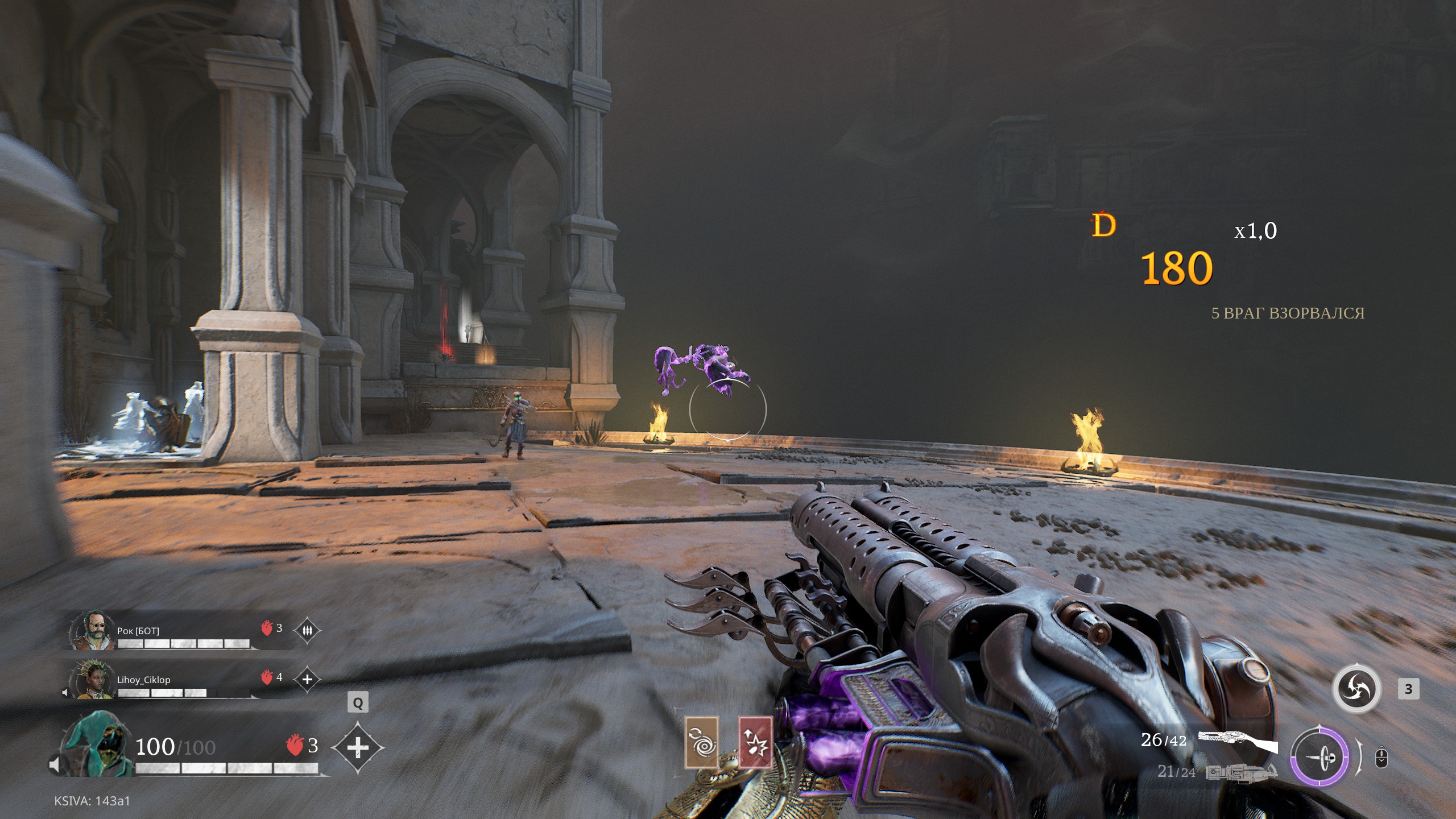
Task: Select the tan swirl tarot card
Action: (701, 742)
